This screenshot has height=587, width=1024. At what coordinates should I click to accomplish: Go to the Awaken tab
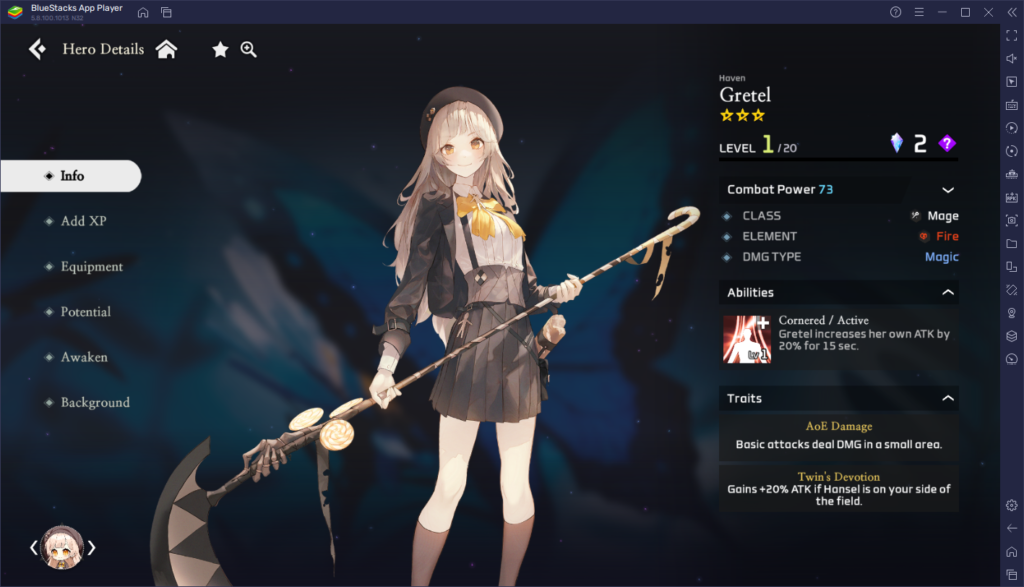click(x=84, y=357)
